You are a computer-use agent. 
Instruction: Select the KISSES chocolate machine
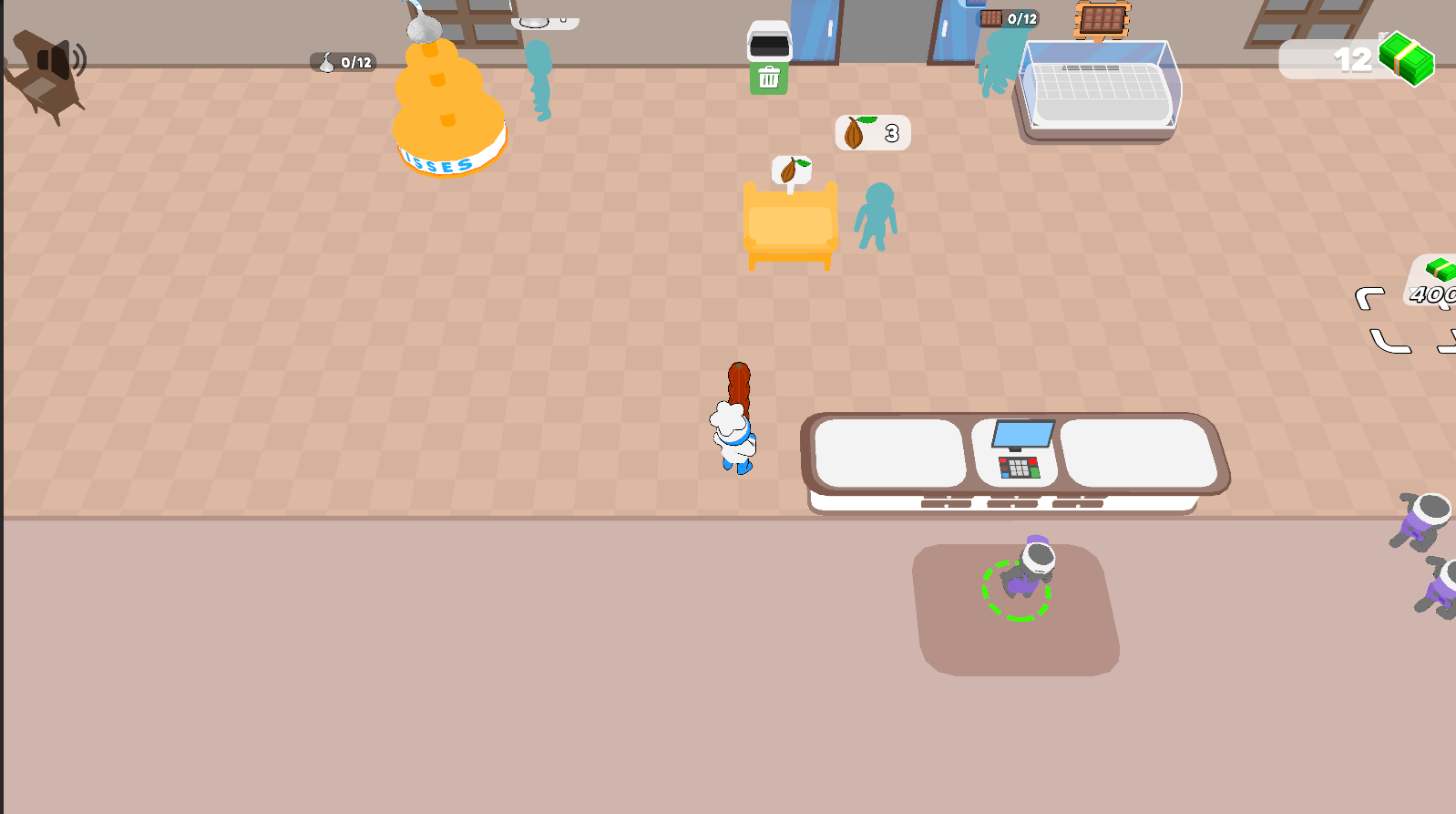446,109
